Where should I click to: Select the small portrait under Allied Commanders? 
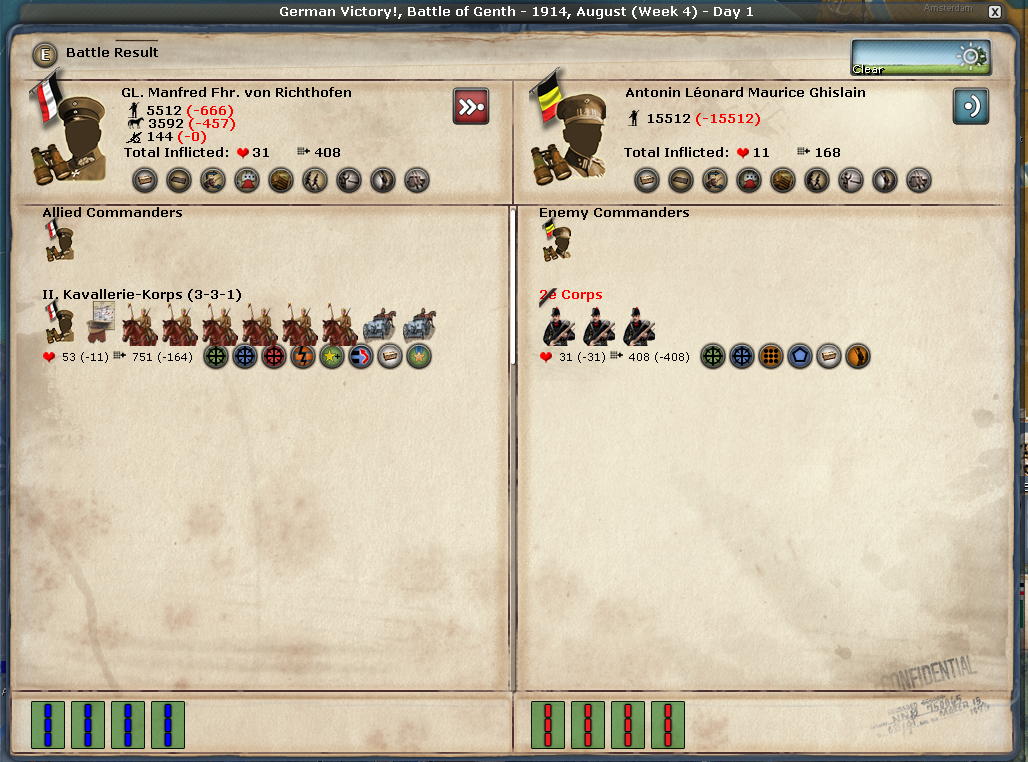click(x=59, y=240)
